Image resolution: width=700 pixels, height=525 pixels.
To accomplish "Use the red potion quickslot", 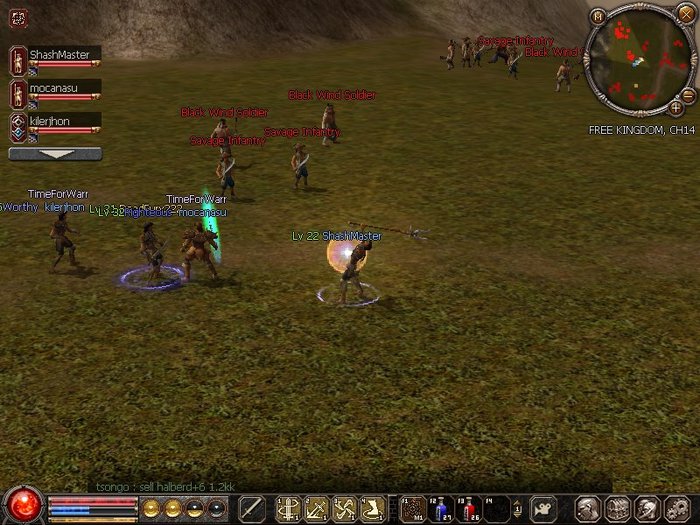I will click(x=470, y=509).
